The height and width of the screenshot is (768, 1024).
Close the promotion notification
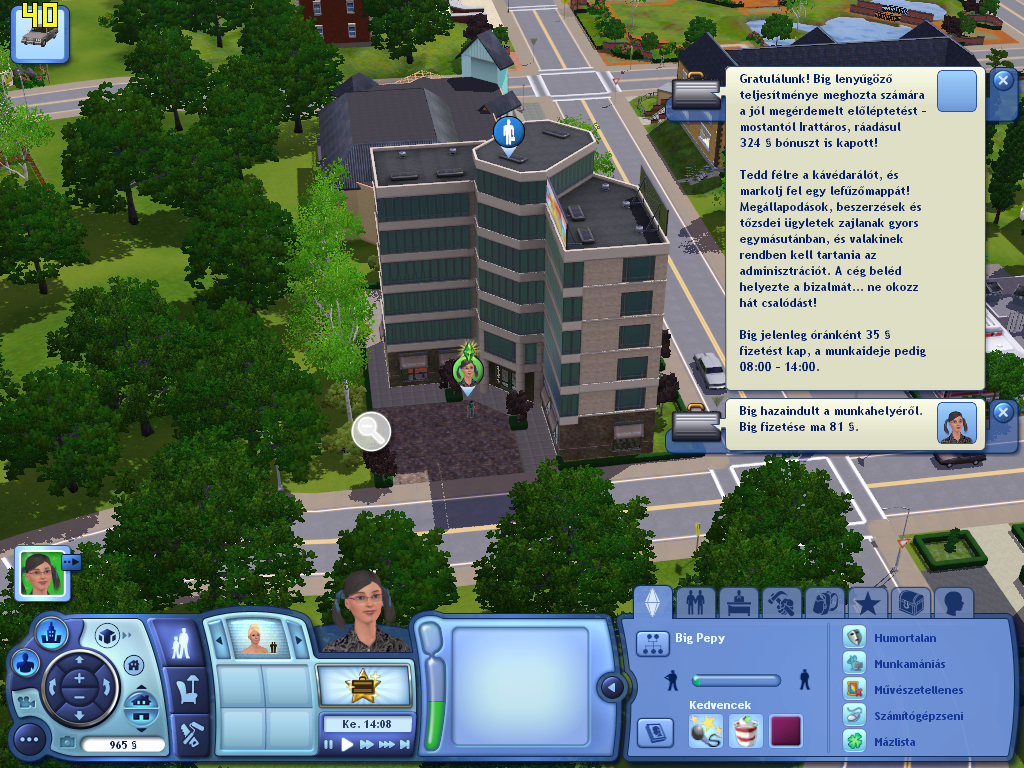click(1003, 82)
